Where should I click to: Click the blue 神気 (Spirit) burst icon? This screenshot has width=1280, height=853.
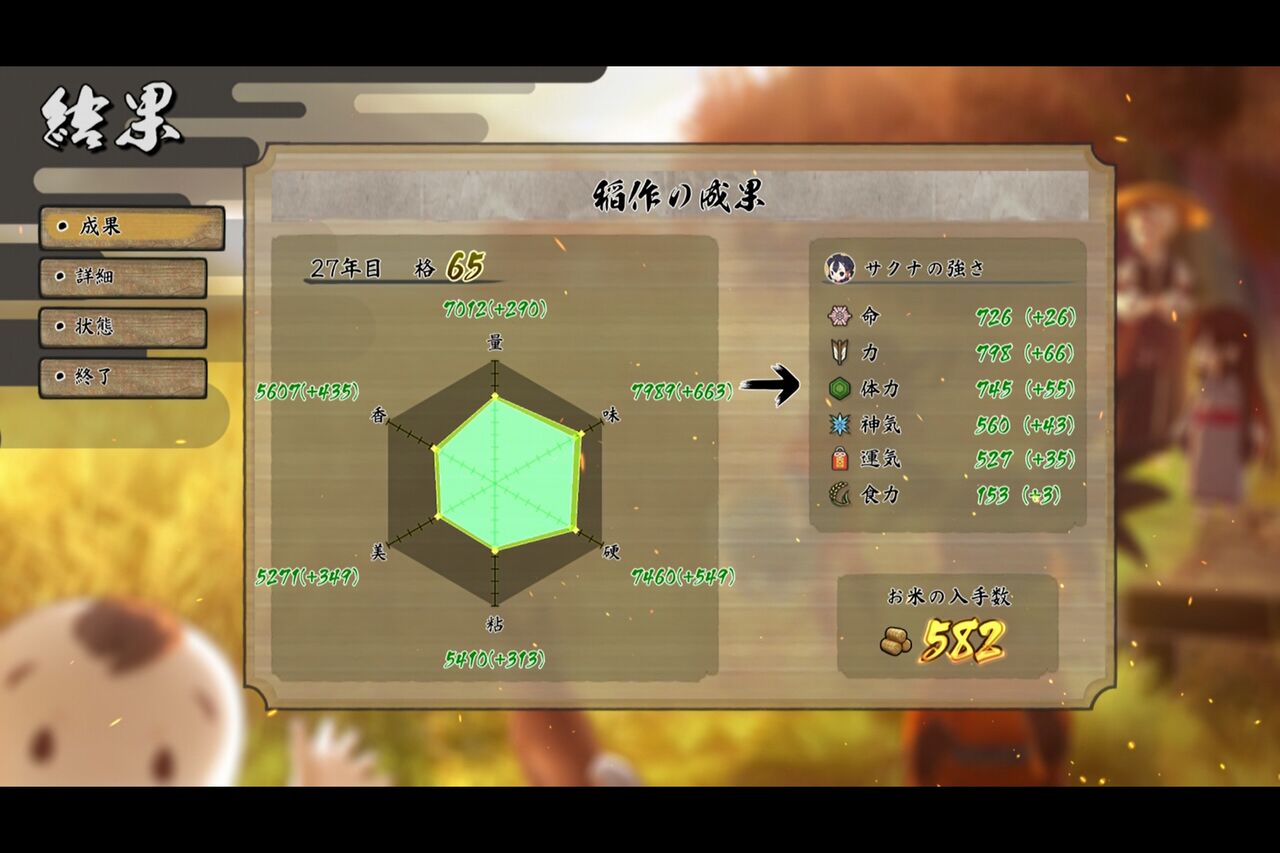click(x=838, y=423)
